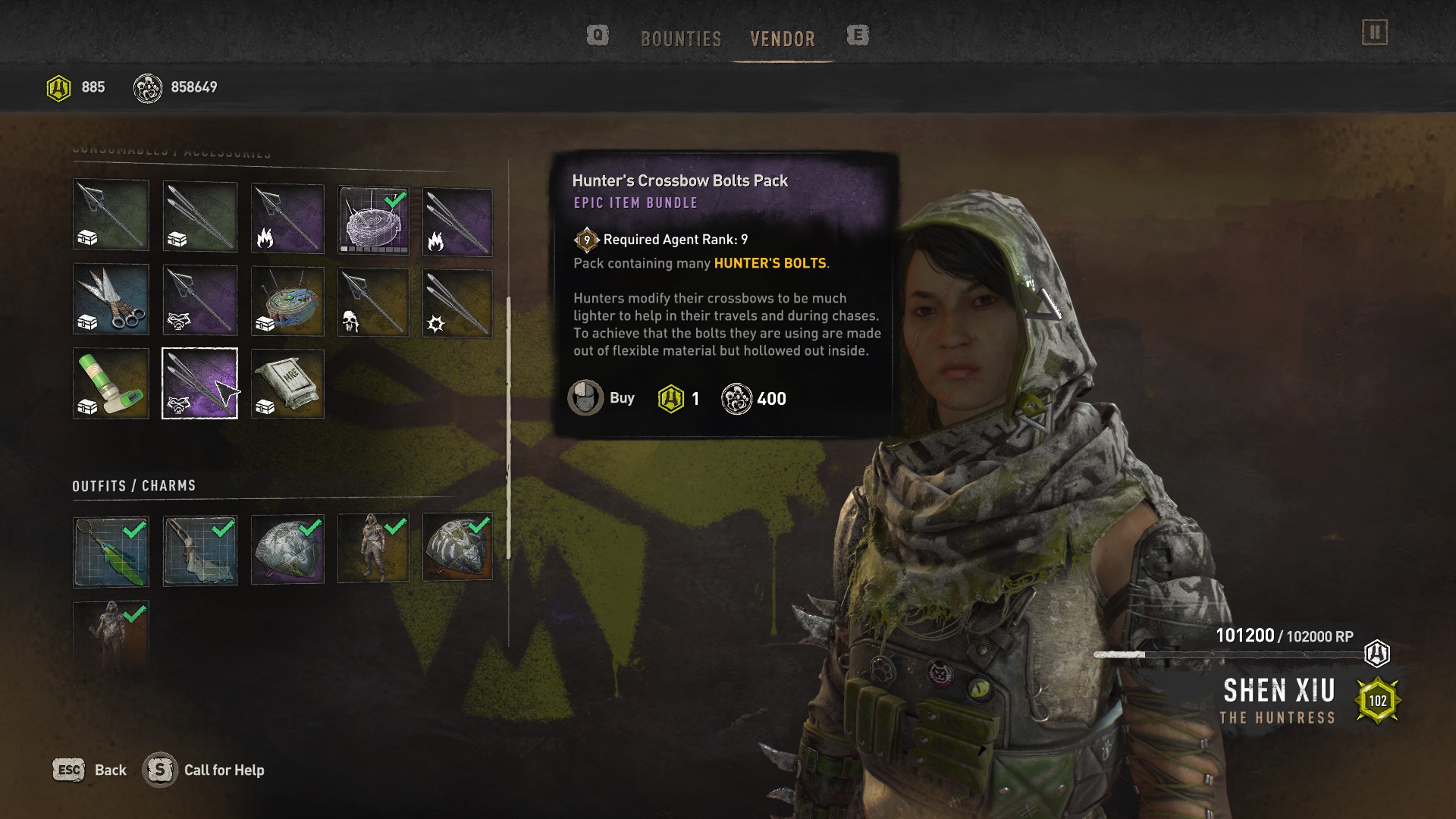Select the owned wire-mesh trap item
This screenshot has height=819, width=1456.
pyautogui.click(x=373, y=221)
